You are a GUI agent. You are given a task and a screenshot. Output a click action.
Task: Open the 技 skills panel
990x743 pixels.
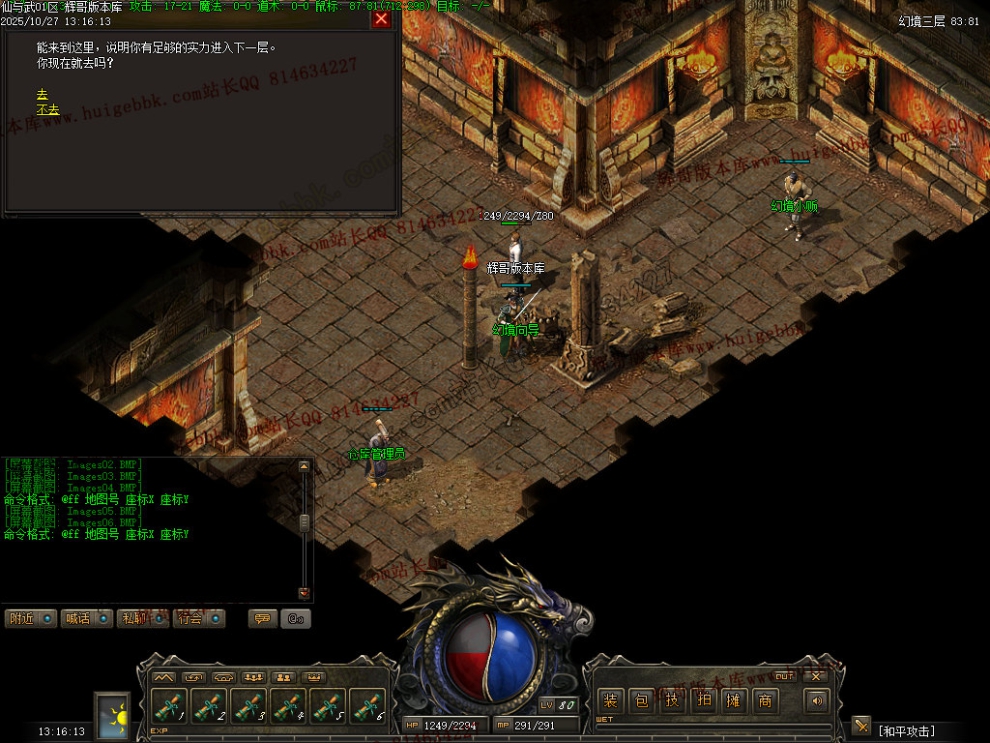(x=672, y=701)
